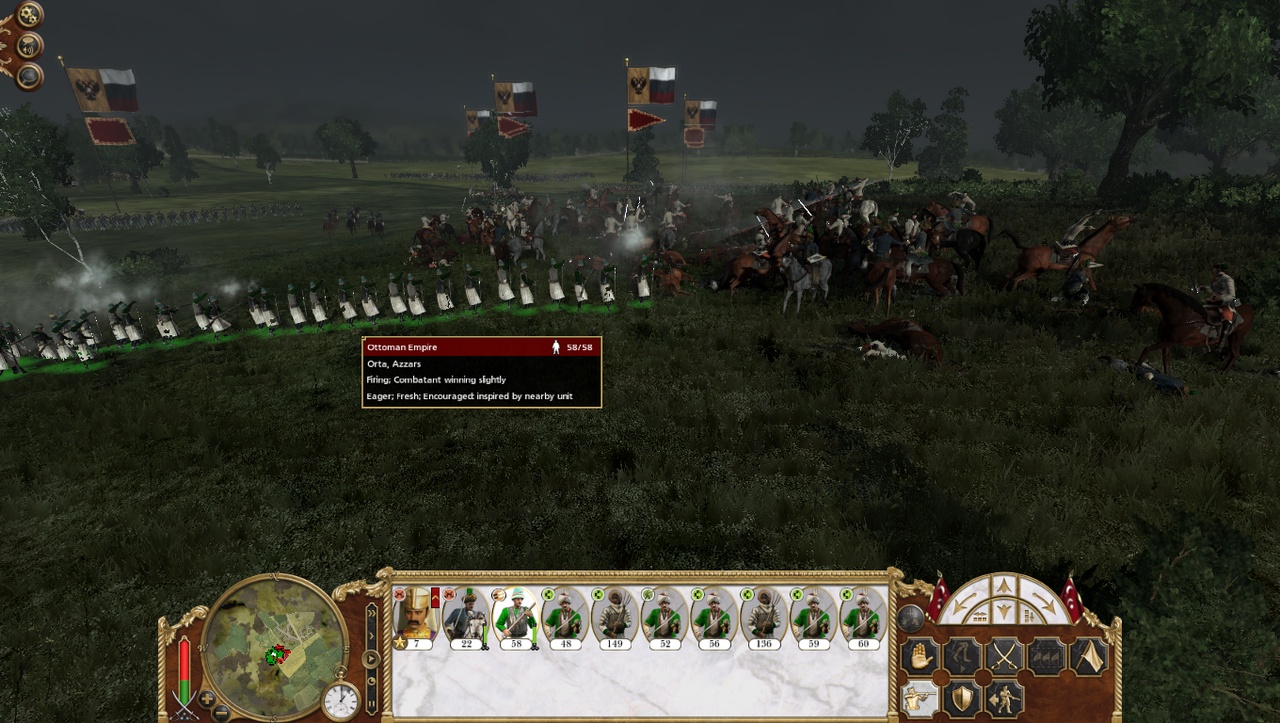Select the unit card with 149 men

pyautogui.click(x=614, y=616)
